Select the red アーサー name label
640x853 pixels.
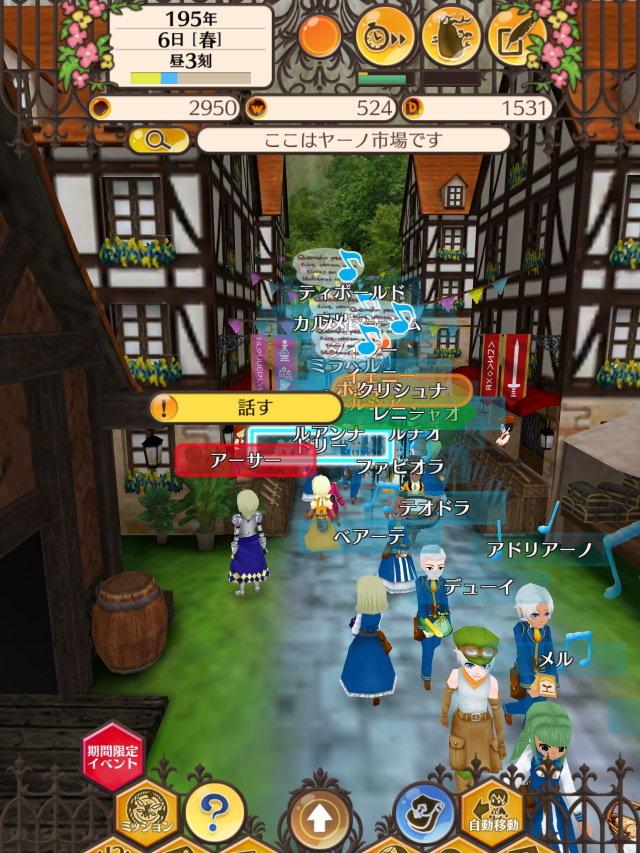point(246,460)
